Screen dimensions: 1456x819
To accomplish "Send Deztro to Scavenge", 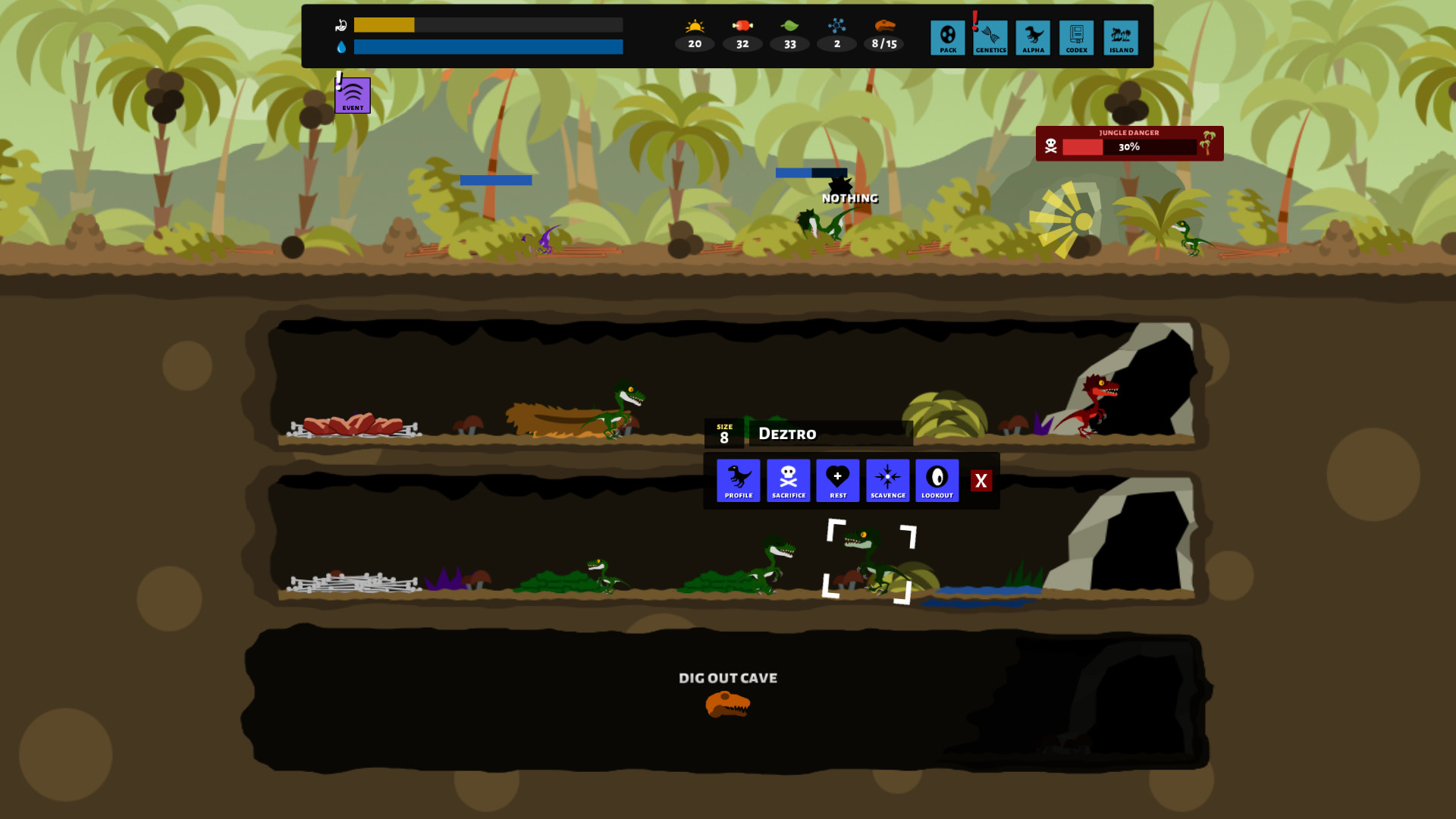I will click(887, 480).
